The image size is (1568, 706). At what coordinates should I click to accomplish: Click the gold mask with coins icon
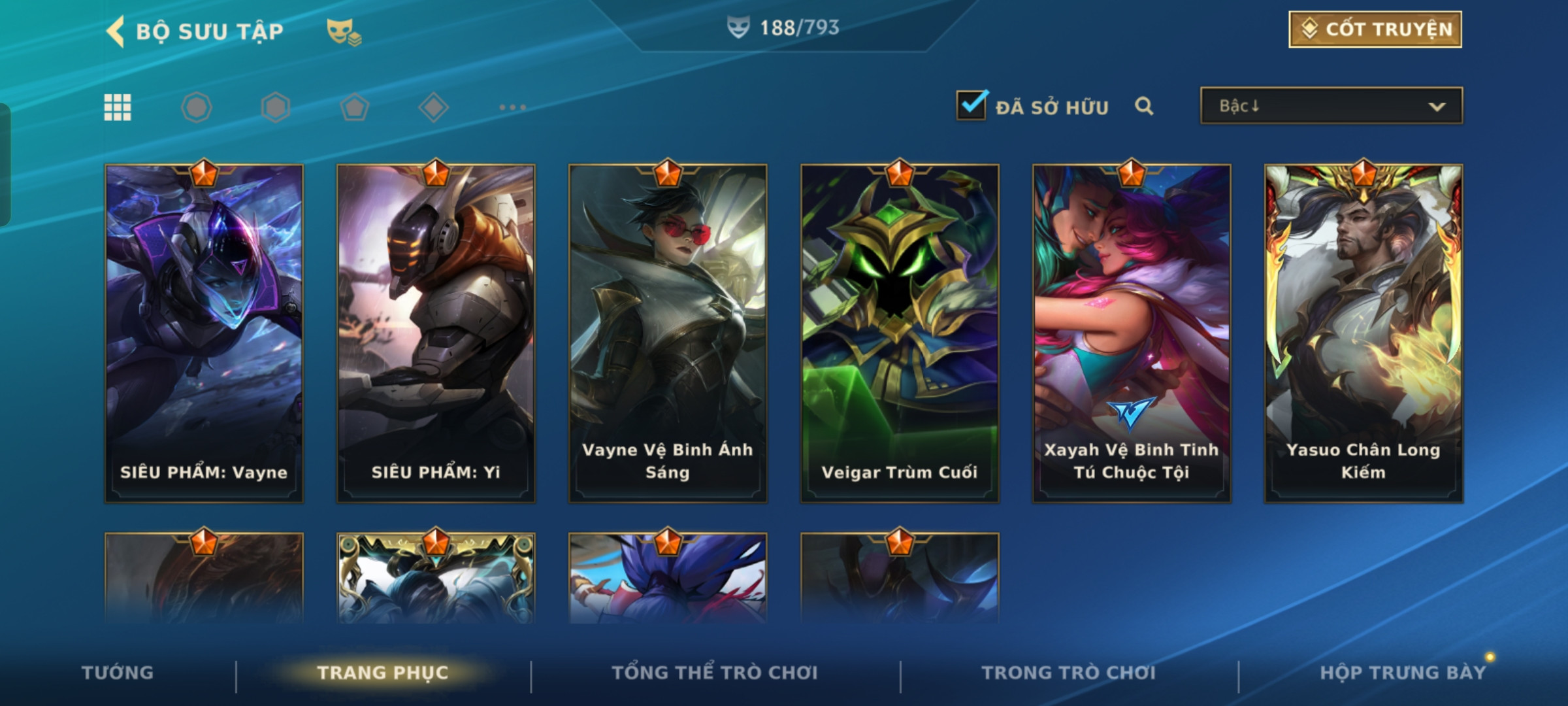pyautogui.click(x=344, y=31)
